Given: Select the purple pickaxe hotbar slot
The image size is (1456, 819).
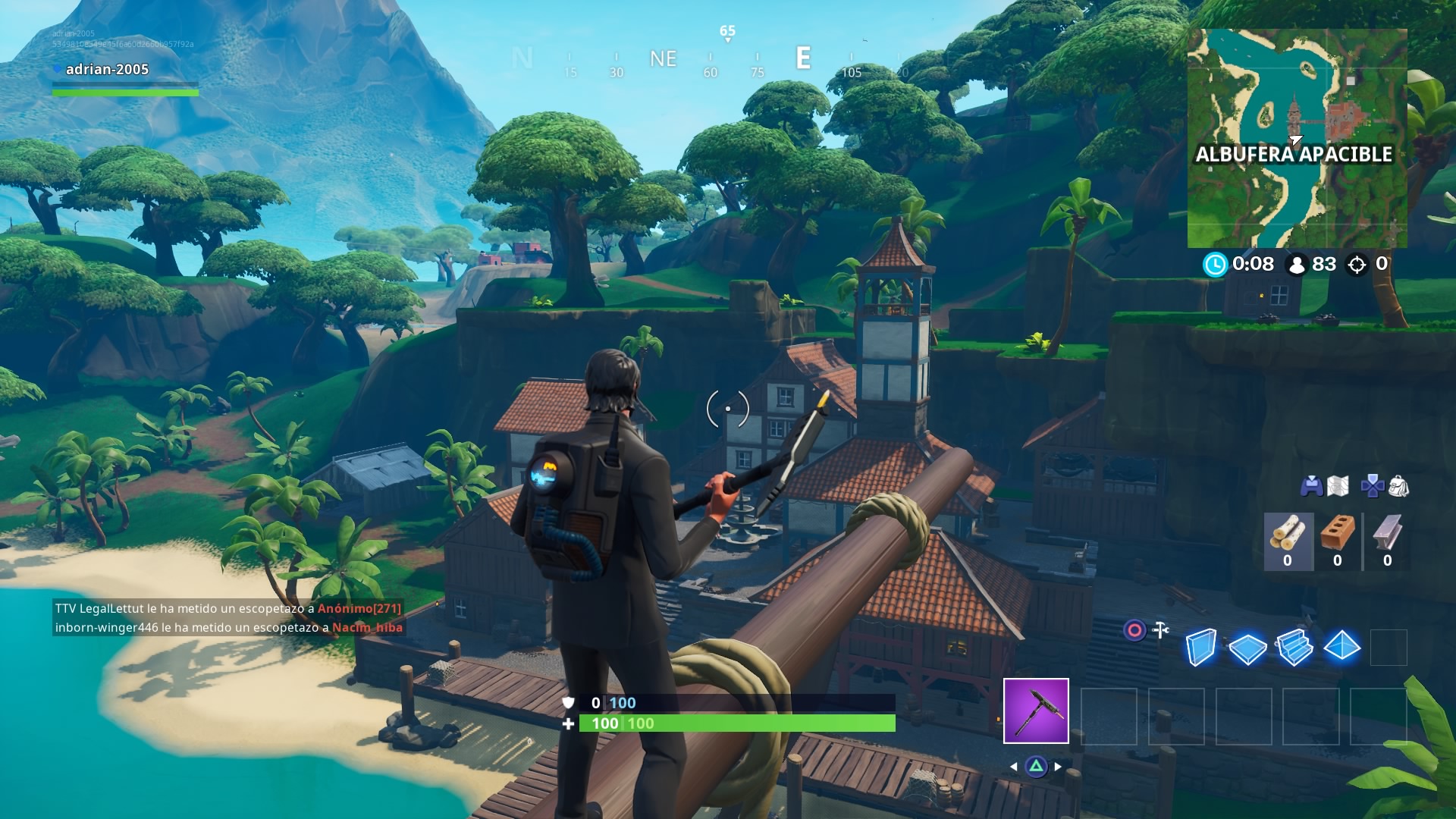Looking at the screenshot, I should (1036, 711).
